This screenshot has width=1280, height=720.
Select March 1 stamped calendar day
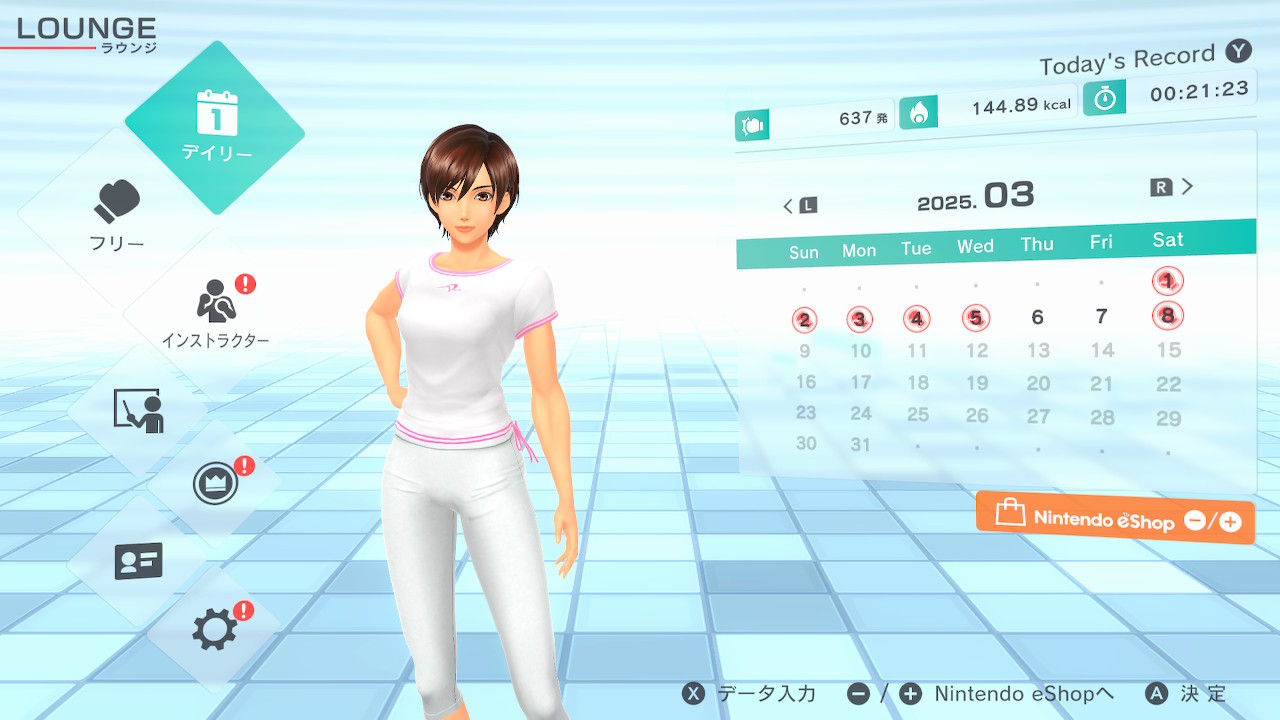pyautogui.click(x=1168, y=281)
